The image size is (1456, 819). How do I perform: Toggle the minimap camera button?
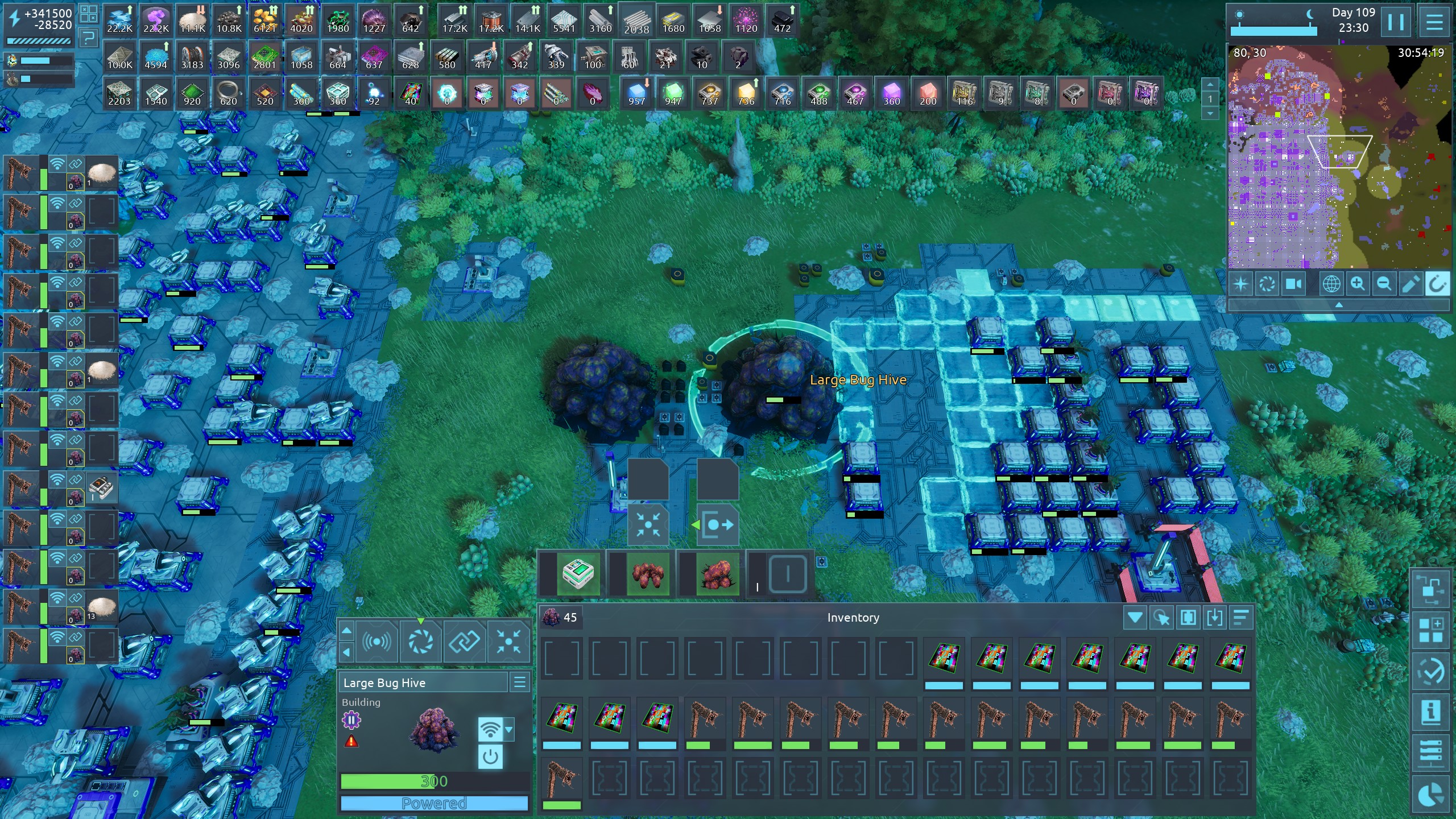tap(1293, 283)
